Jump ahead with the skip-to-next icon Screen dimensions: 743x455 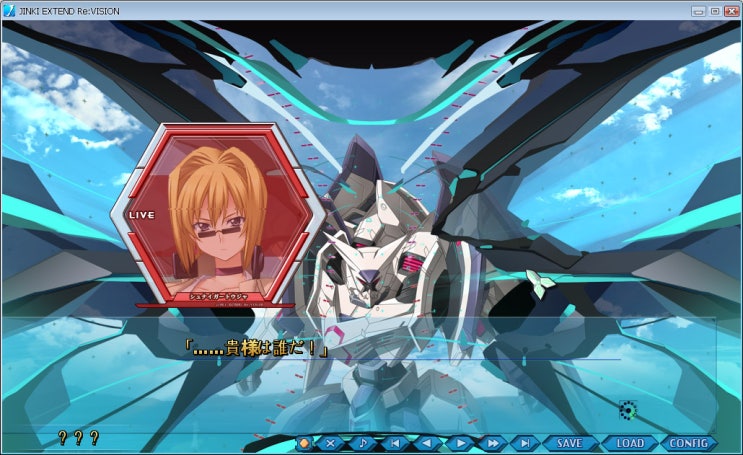point(524,443)
